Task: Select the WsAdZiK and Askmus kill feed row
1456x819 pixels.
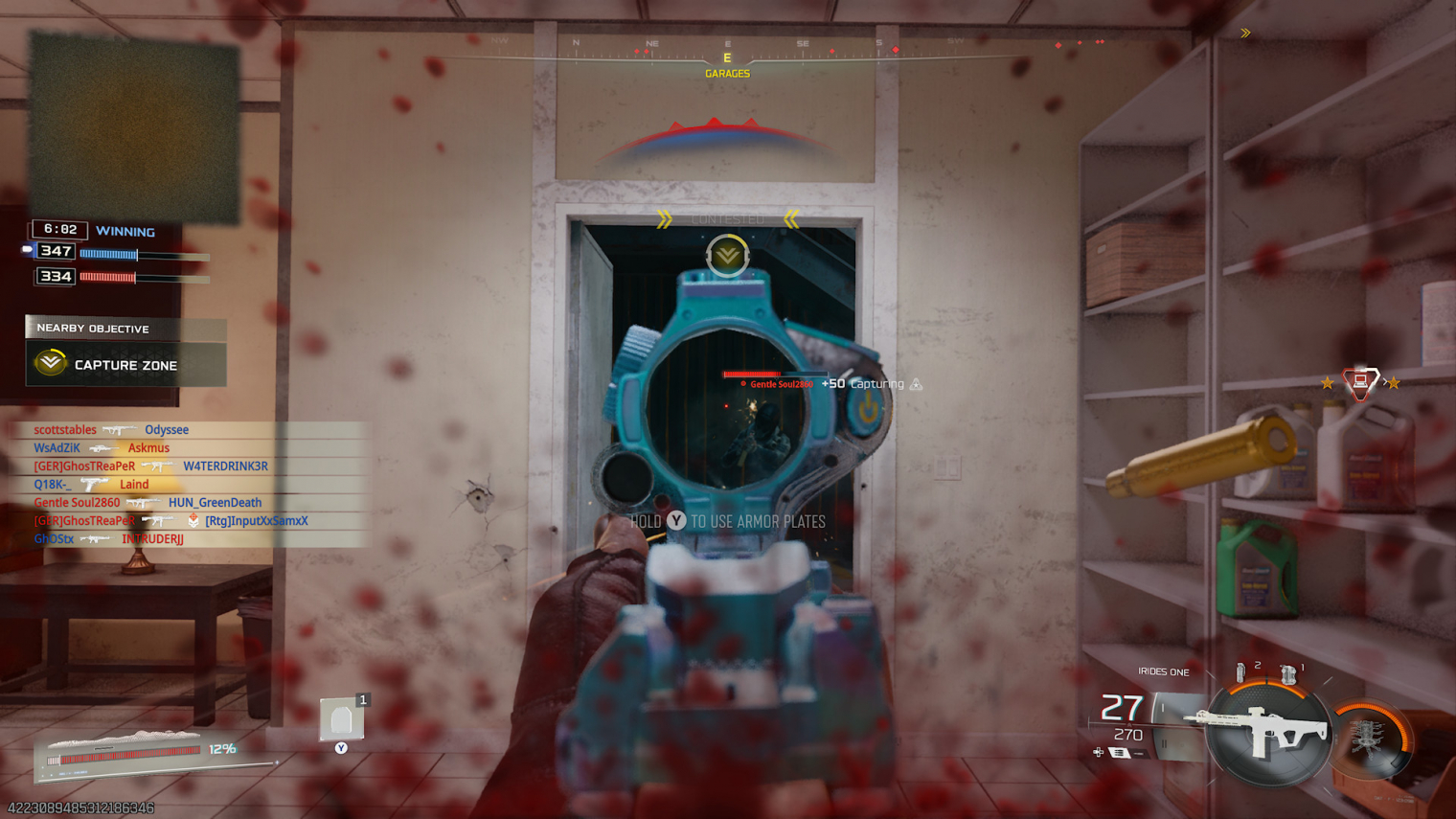Action: (102, 448)
